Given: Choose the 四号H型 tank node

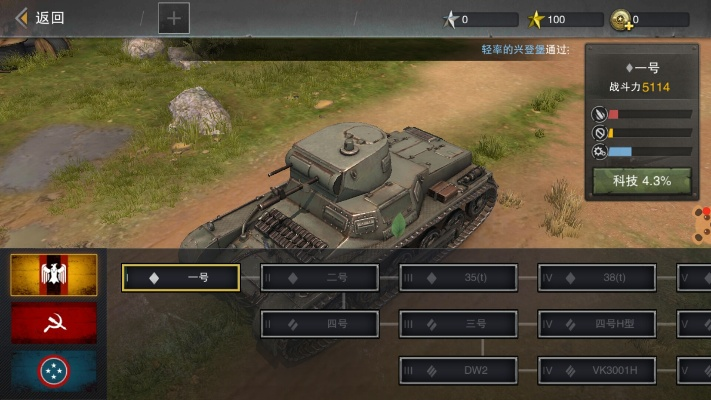Looking at the screenshot, I should pos(597,324).
